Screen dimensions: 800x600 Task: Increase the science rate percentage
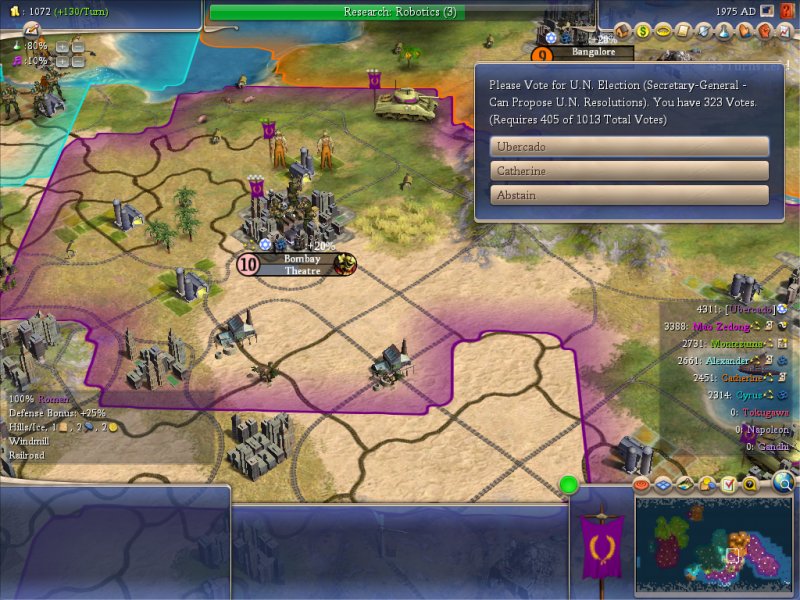[x=61, y=46]
